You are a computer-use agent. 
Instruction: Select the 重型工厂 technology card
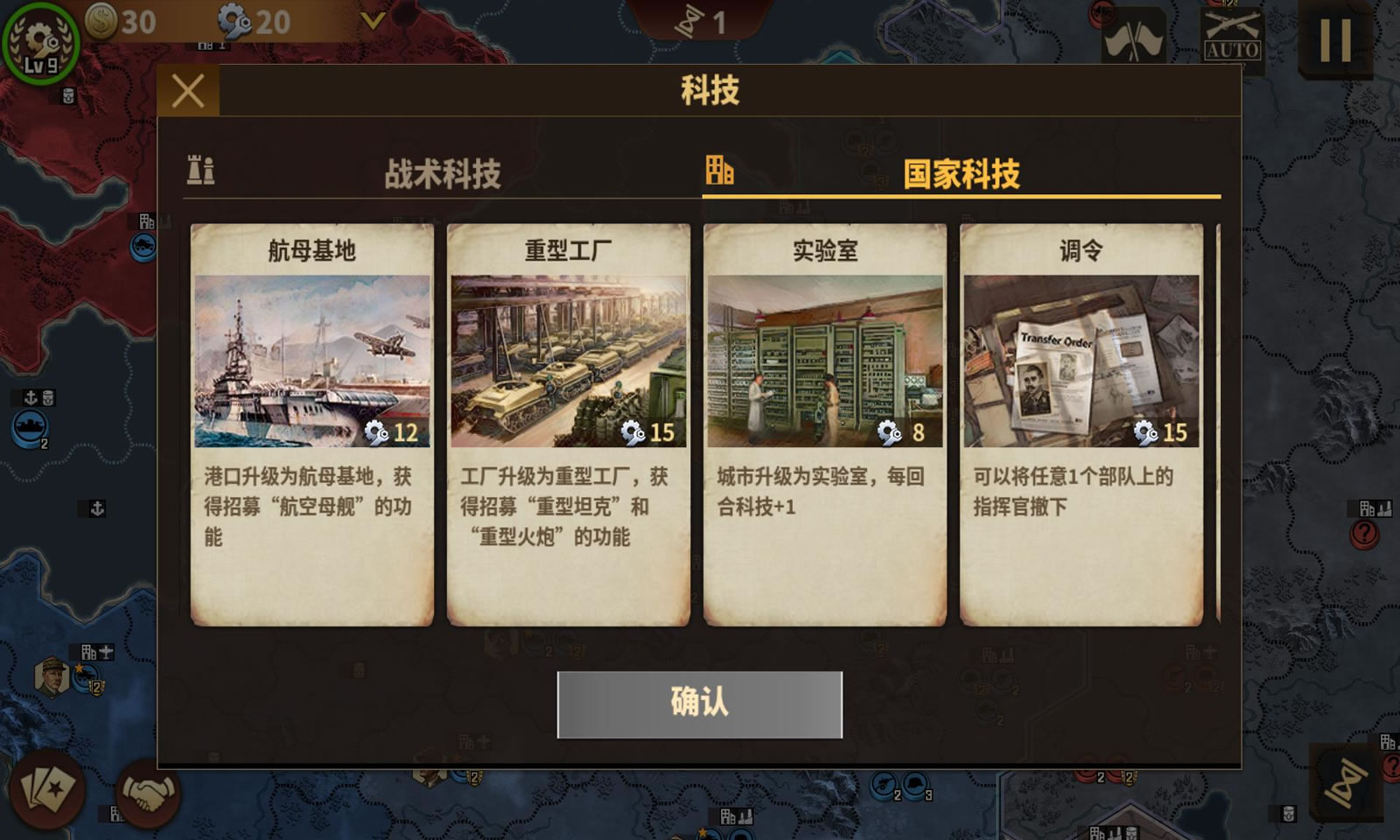click(x=569, y=424)
